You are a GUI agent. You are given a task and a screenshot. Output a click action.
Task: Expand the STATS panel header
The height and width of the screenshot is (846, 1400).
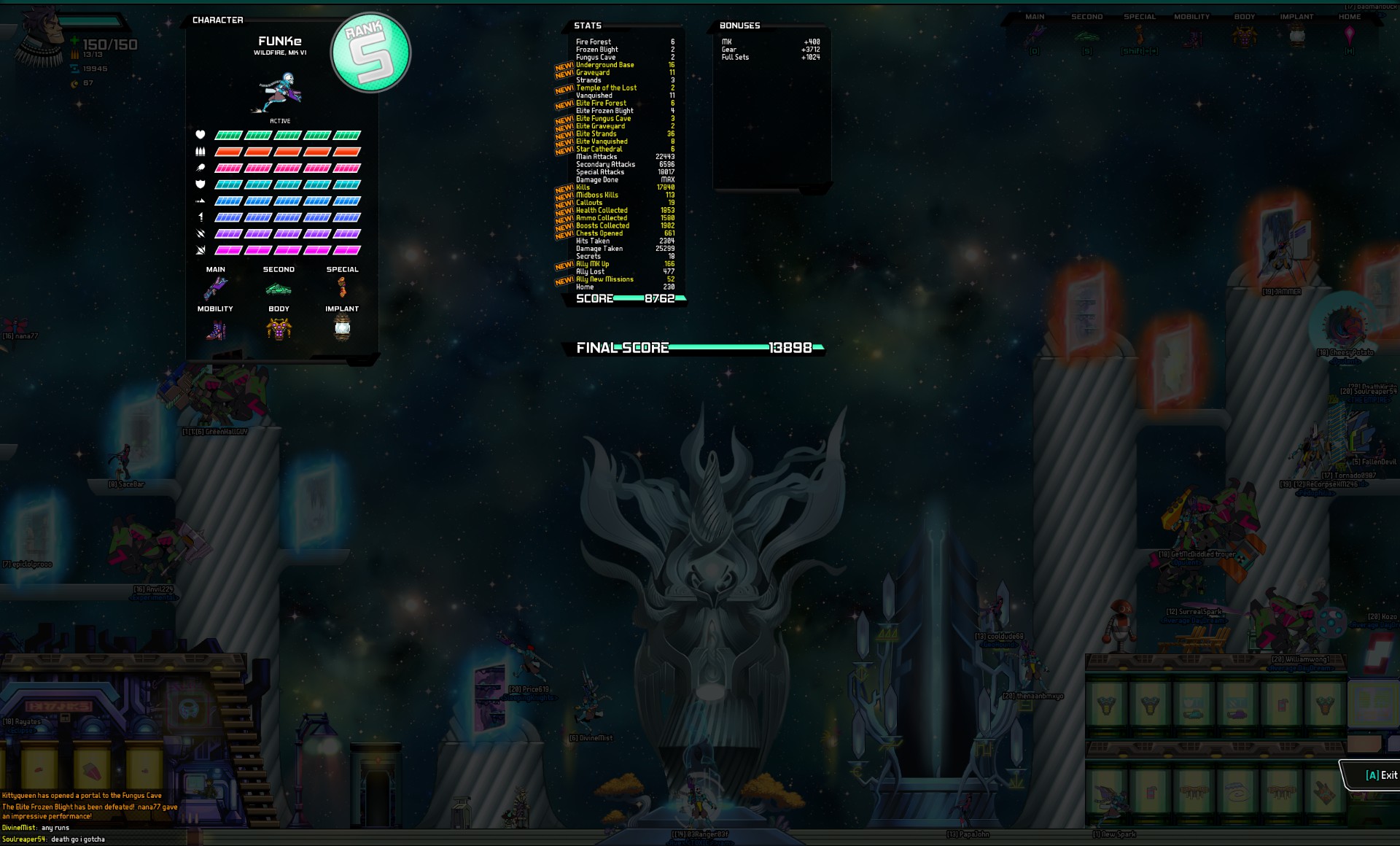tap(586, 26)
